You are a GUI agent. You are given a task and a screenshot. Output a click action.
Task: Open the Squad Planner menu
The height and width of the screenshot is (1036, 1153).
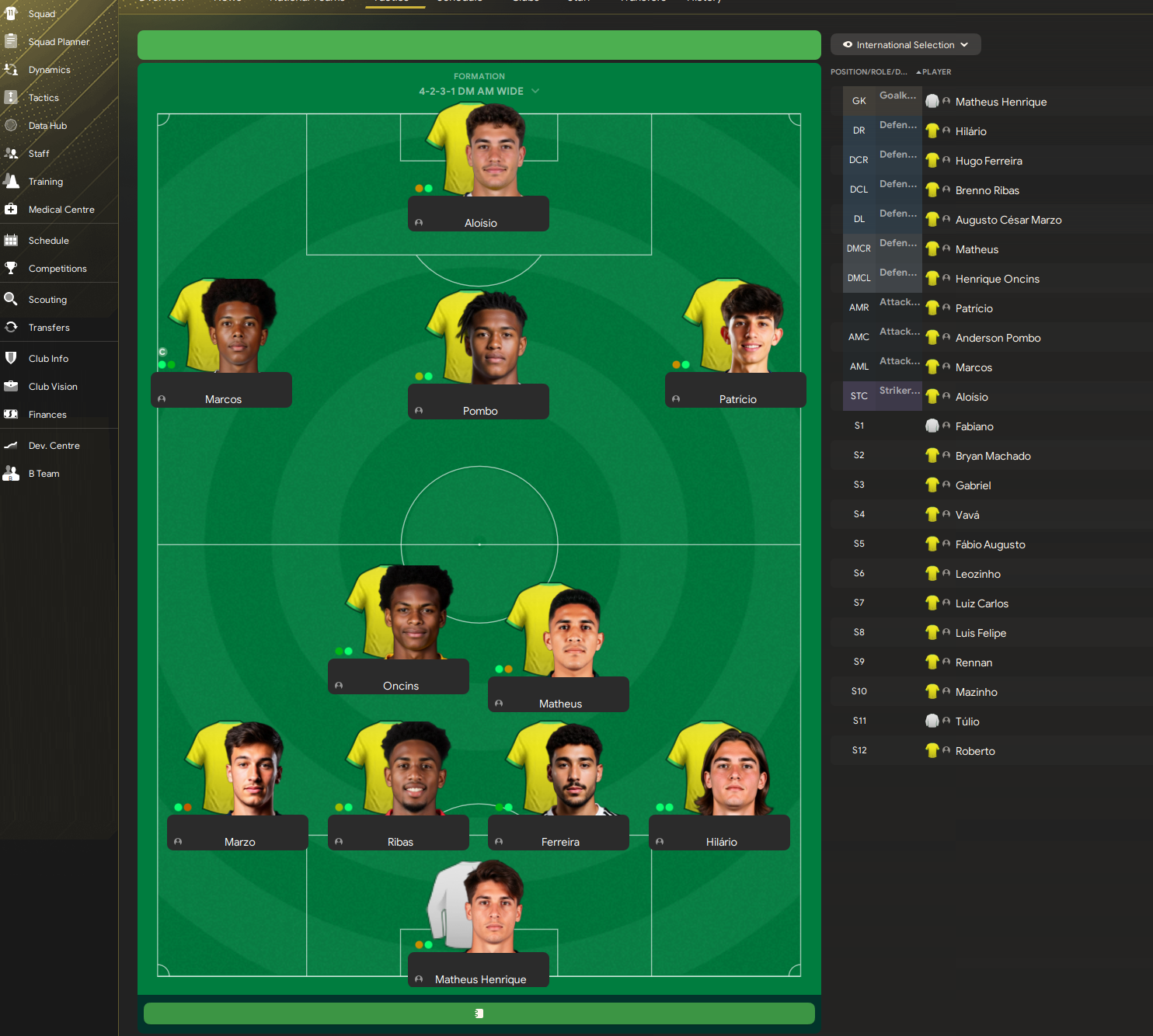click(x=58, y=42)
